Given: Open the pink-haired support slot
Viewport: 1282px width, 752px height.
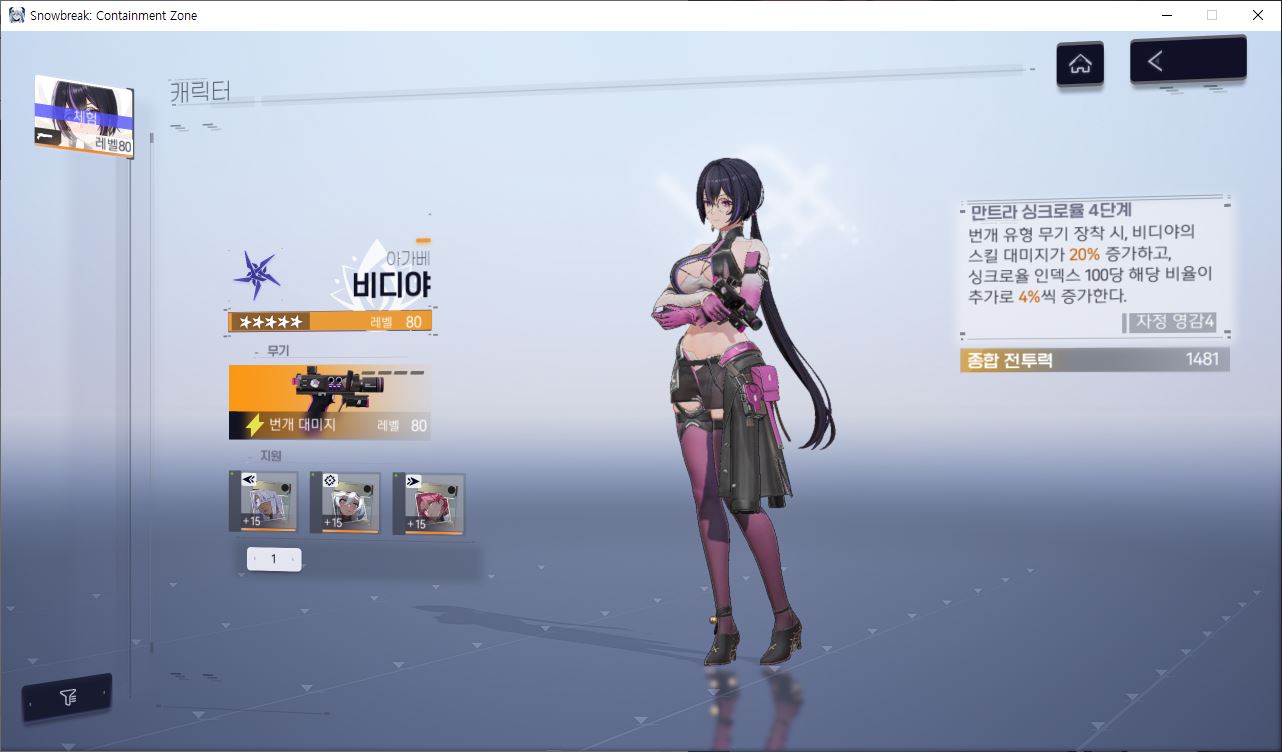Looking at the screenshot, I should pyautogui.click(x=428, y=503).
